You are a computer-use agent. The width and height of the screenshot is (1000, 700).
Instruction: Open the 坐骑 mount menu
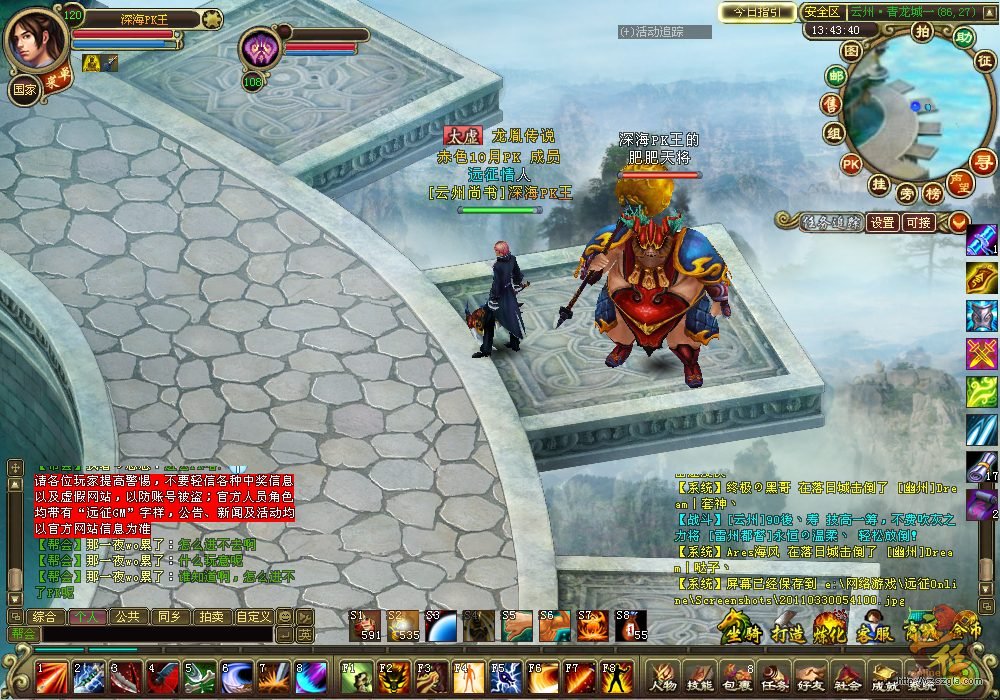click(739, 628)
